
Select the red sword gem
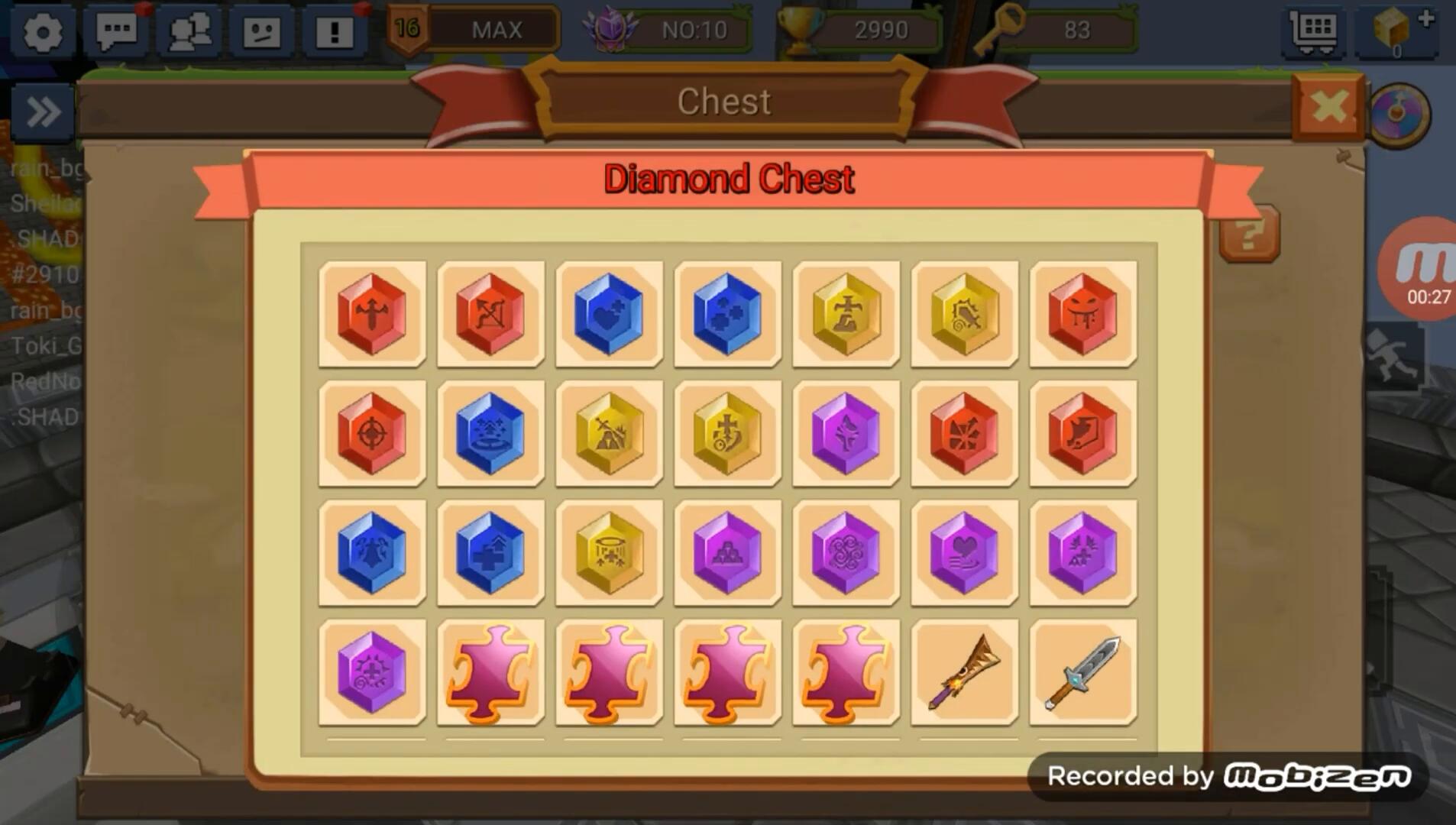(x=372, y=314)
